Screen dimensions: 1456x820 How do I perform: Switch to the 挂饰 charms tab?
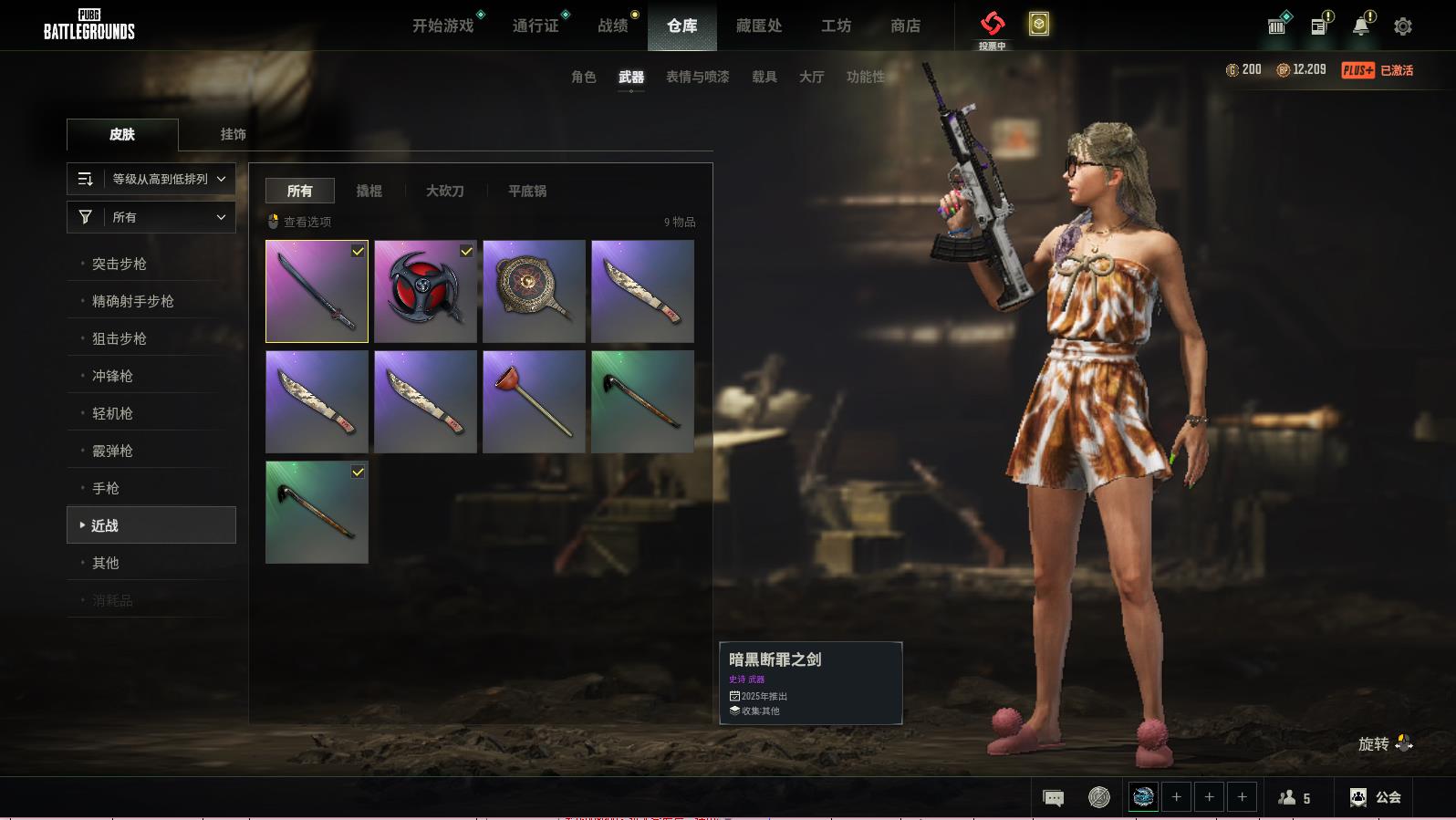point(233,134)
